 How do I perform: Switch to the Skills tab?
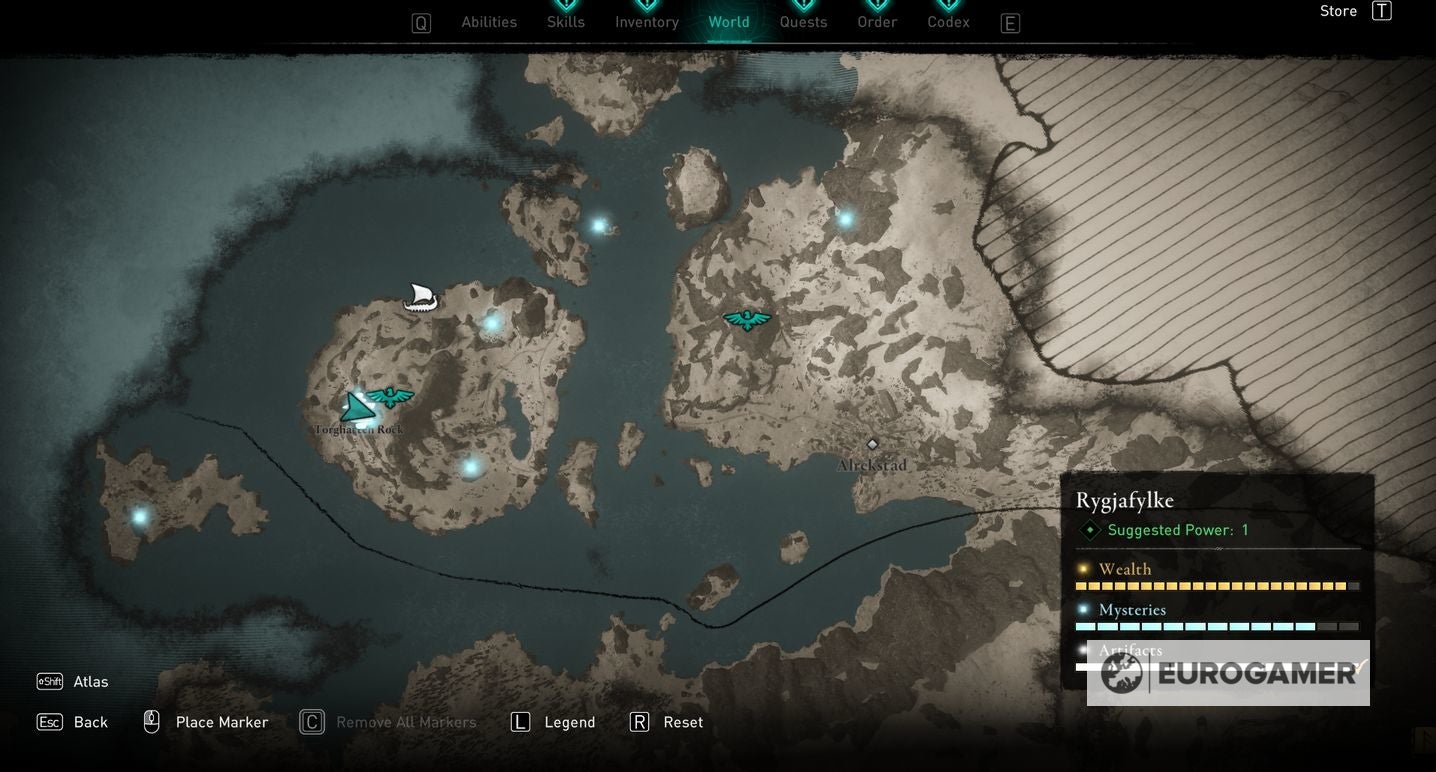[566, 22]
